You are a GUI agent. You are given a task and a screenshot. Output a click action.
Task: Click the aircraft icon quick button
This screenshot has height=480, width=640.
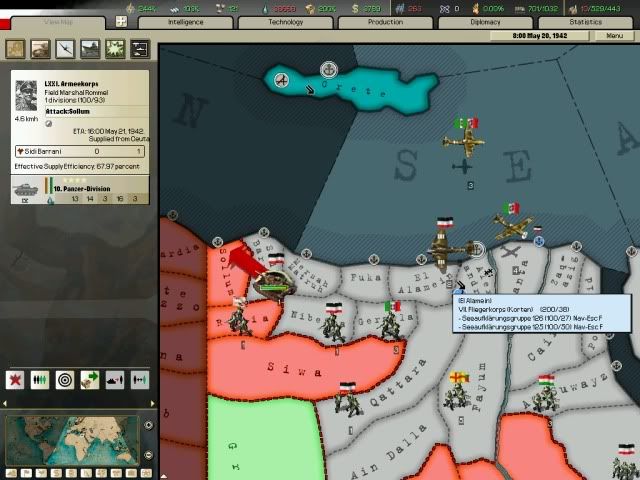click(x=66, y=48)
